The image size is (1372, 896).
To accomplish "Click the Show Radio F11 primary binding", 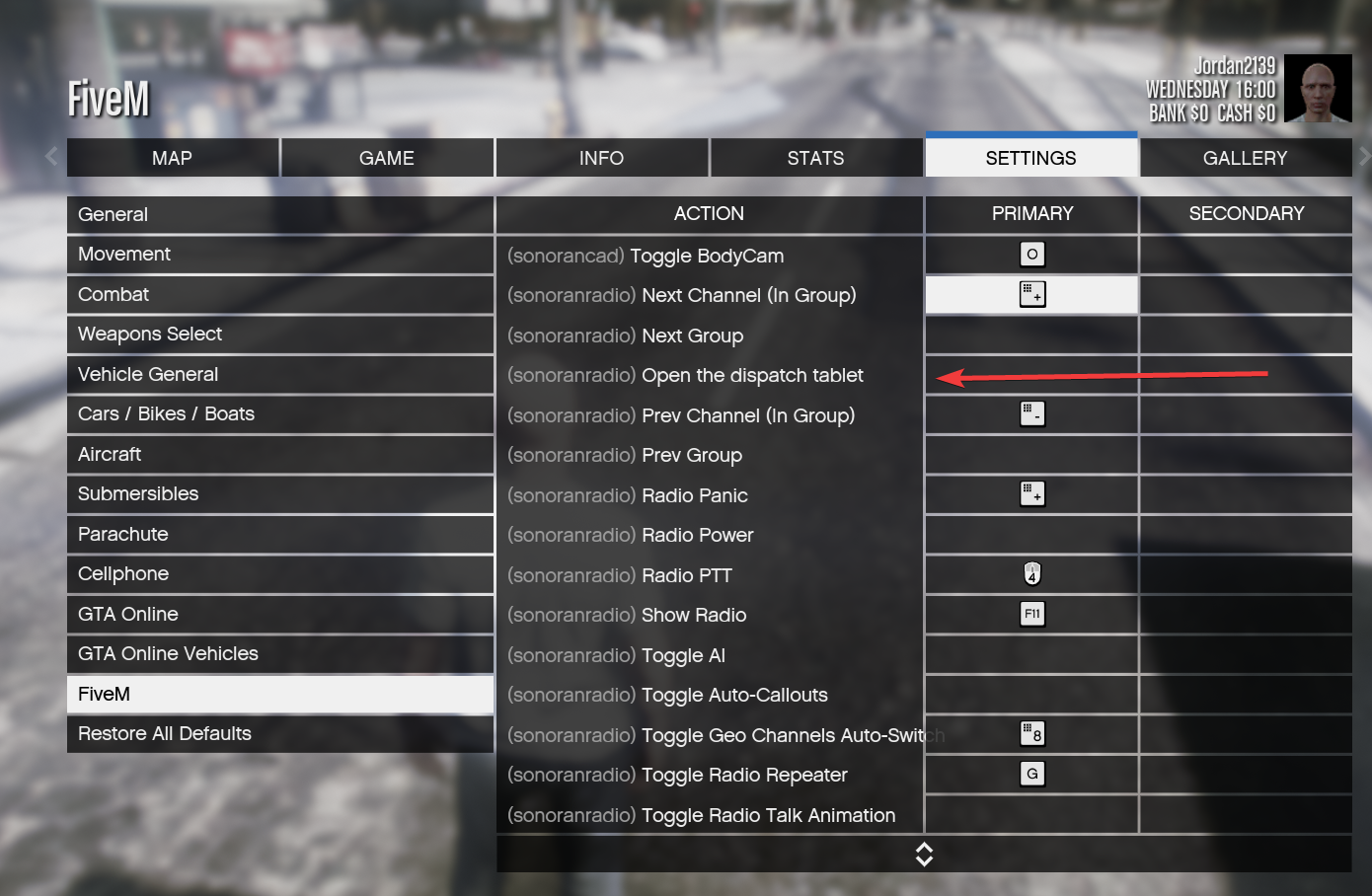I will [1031, 615].
